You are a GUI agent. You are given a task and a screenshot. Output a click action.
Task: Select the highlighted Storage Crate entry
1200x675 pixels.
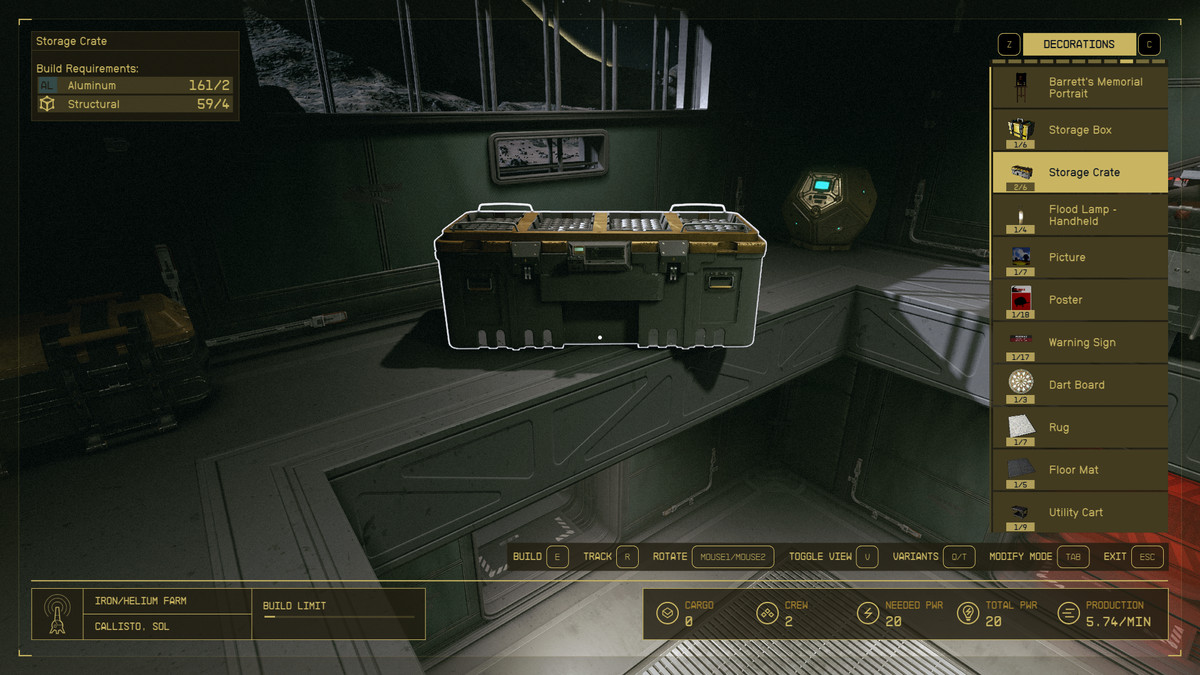tap(1080, 172)
